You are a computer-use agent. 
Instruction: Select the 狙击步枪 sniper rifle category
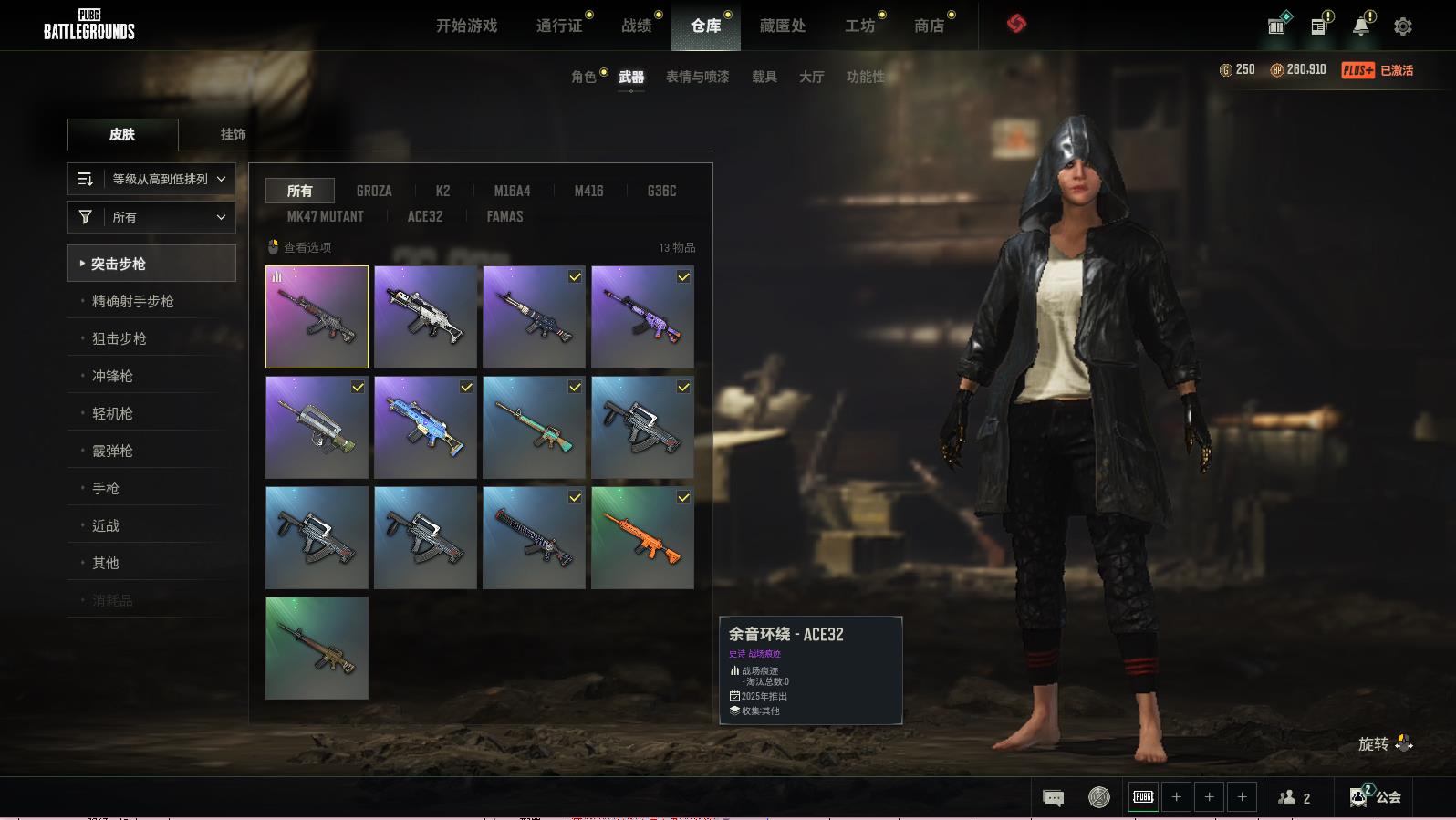click(x=120, y=338)
